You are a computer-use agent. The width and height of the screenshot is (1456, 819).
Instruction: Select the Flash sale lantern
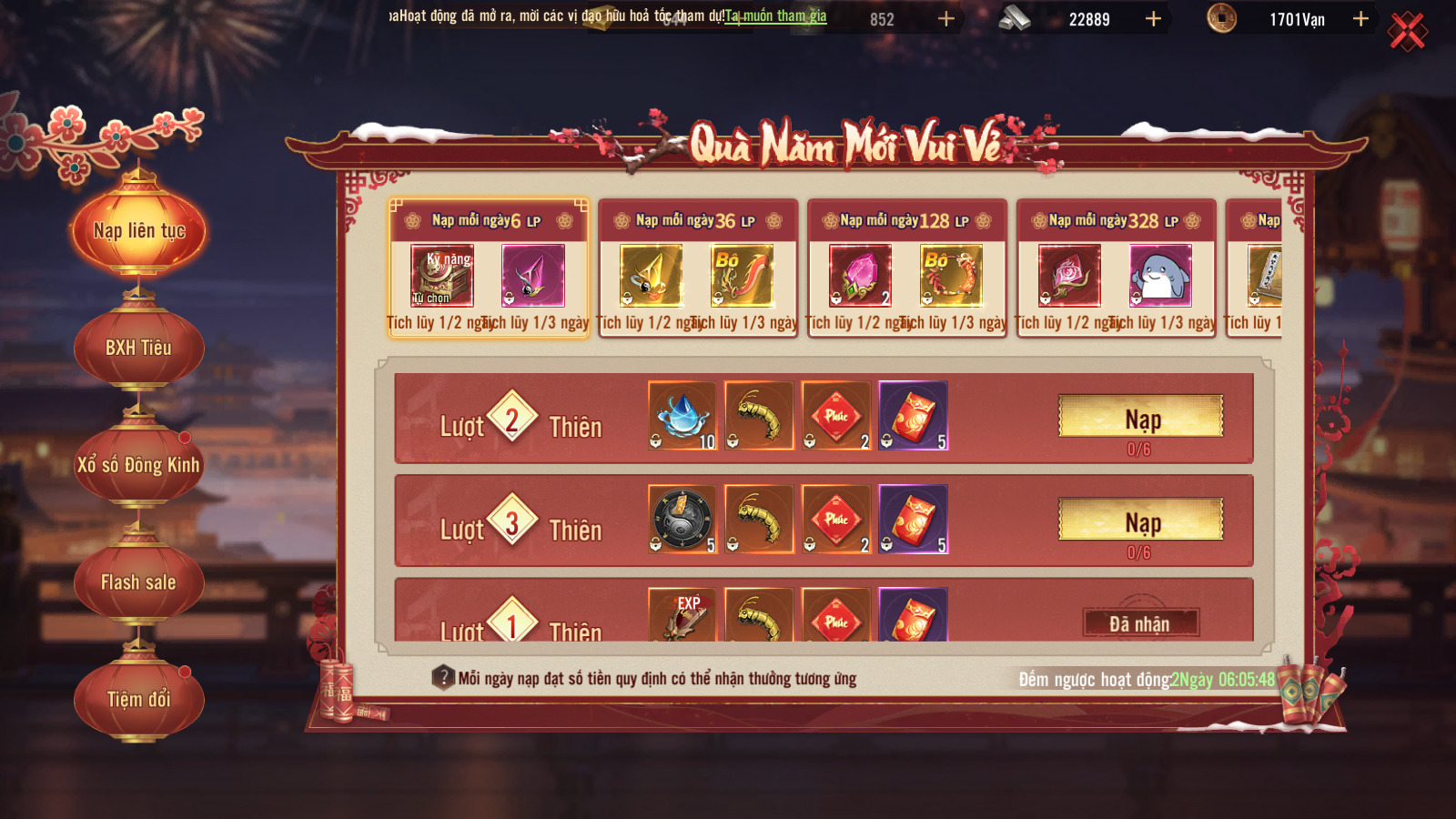[x=138, y=582]
